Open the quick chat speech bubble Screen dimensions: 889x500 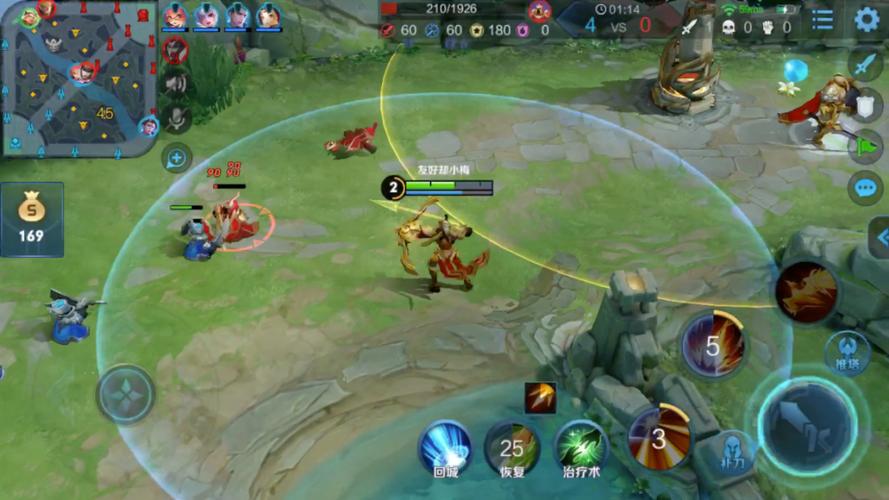[x=864, y=187]
